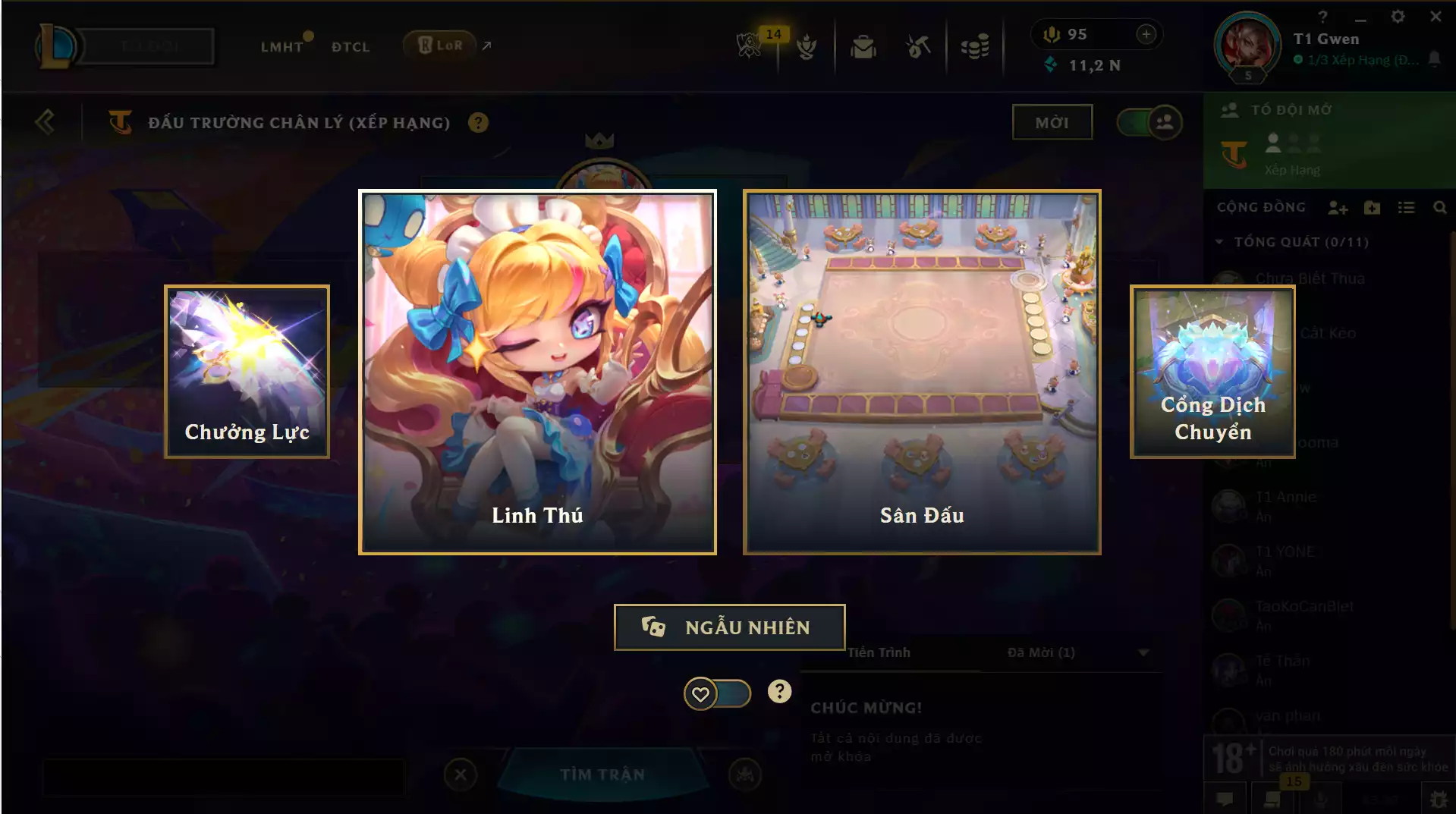Toggle the friends list view icon
The width and height of the screenshot is (1456, 814).
point(1407,207)
